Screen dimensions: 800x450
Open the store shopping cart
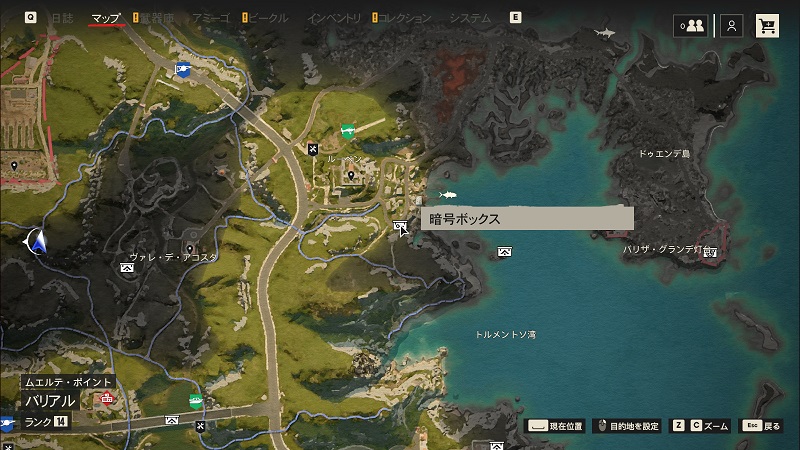(768, 26)
